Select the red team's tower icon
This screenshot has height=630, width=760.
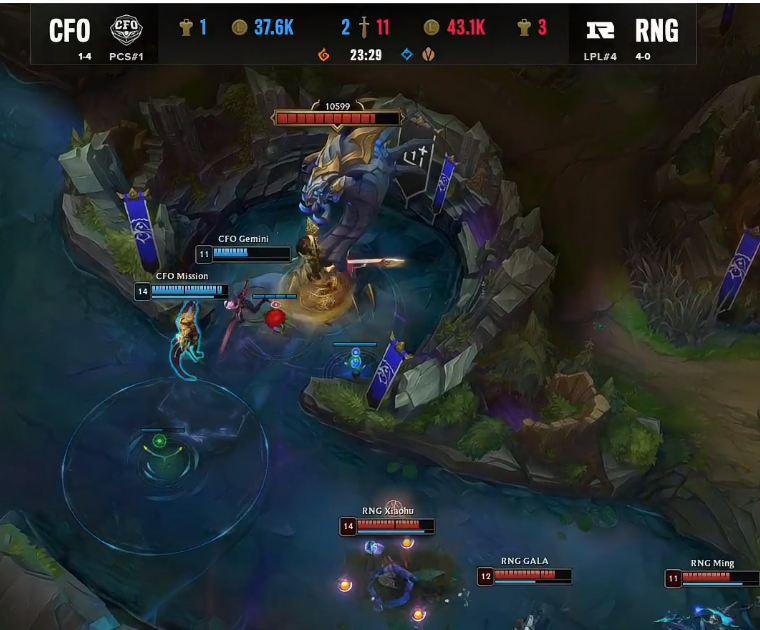pyautogui.click(x=523, y=27)
